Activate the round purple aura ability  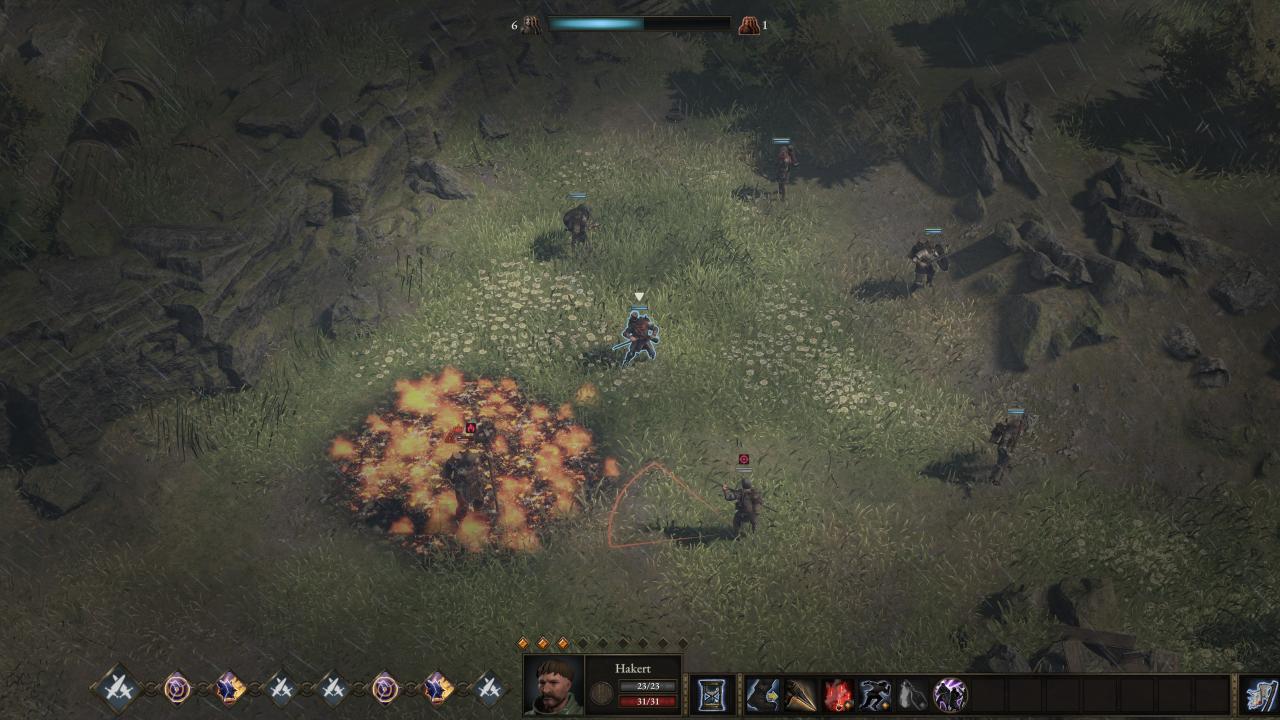click(950, 694)
